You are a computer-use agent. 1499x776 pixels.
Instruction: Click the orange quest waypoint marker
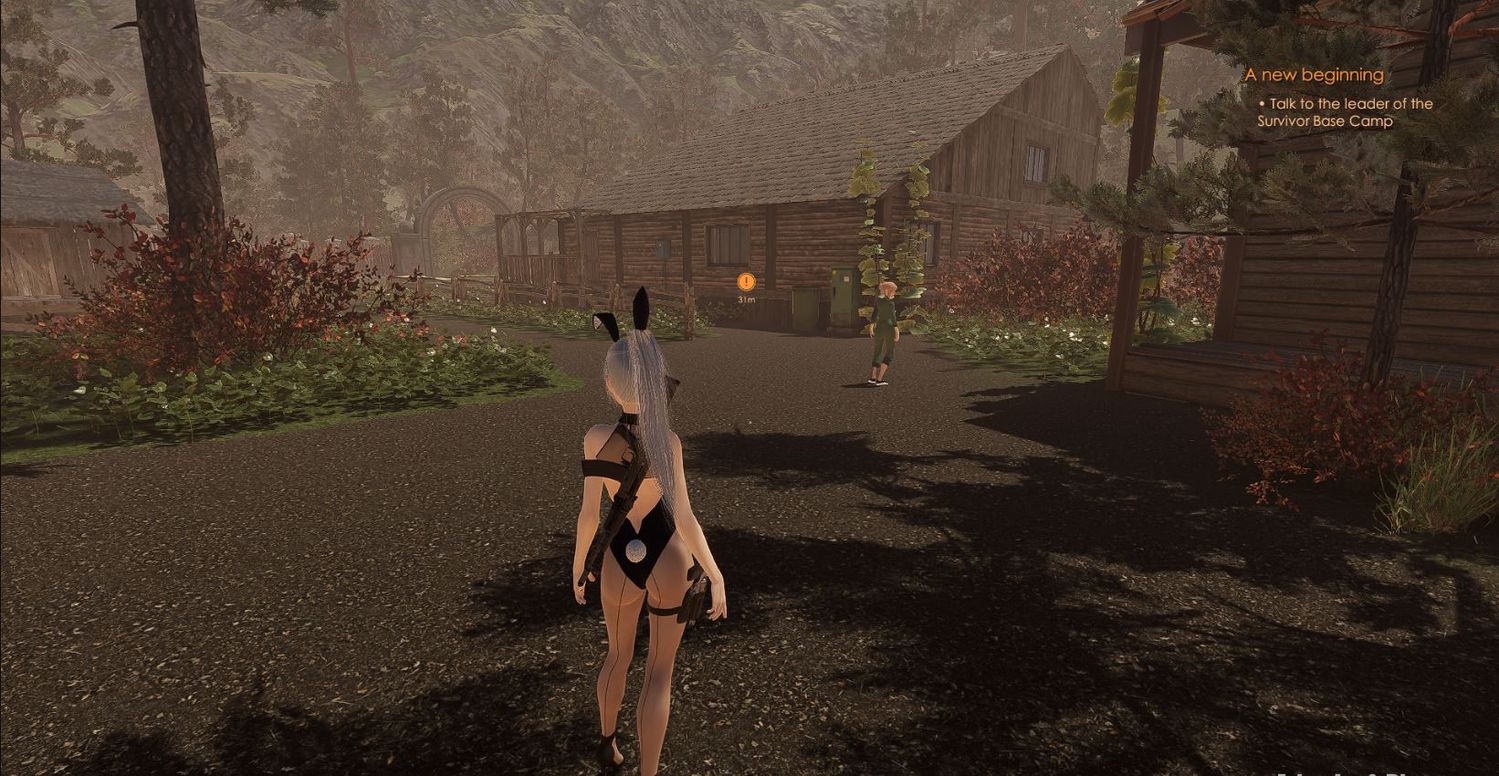[x=746, y=282]
